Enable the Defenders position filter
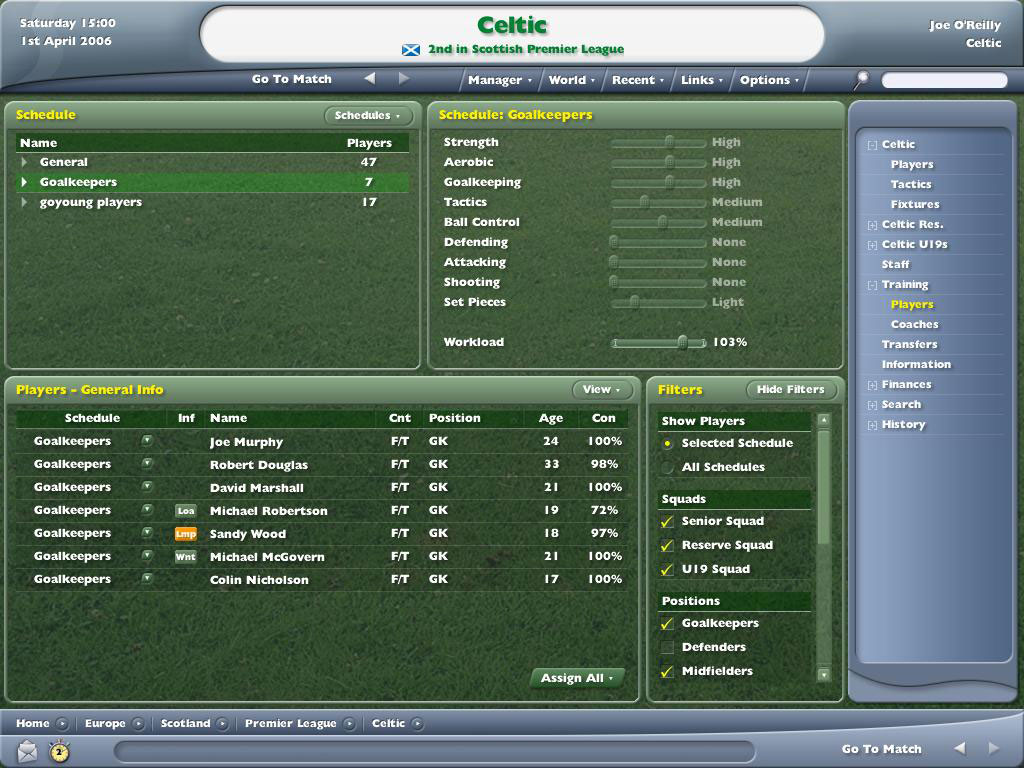Screen dimensions: 1024x768 point(668,647)
